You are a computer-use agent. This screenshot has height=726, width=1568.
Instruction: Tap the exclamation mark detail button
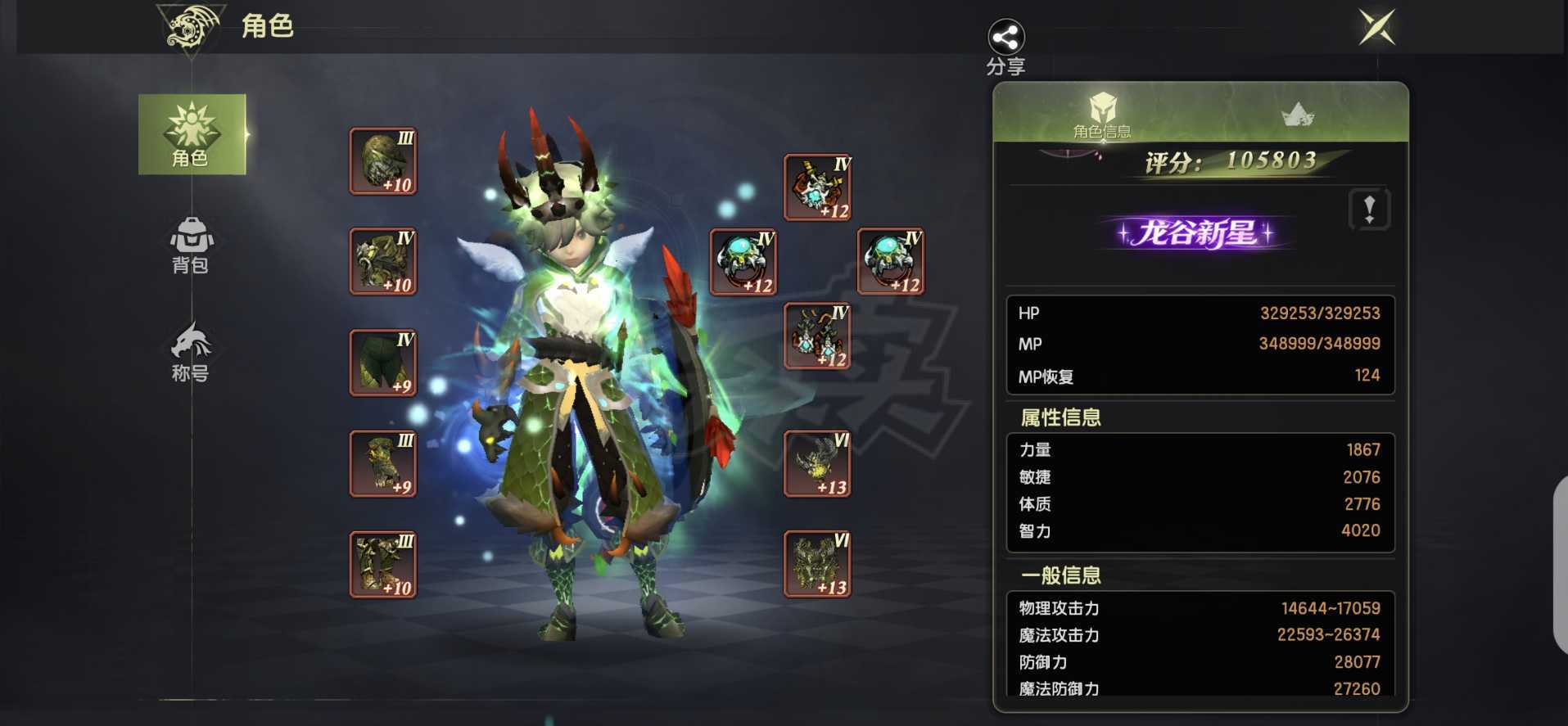[1369, 209]
